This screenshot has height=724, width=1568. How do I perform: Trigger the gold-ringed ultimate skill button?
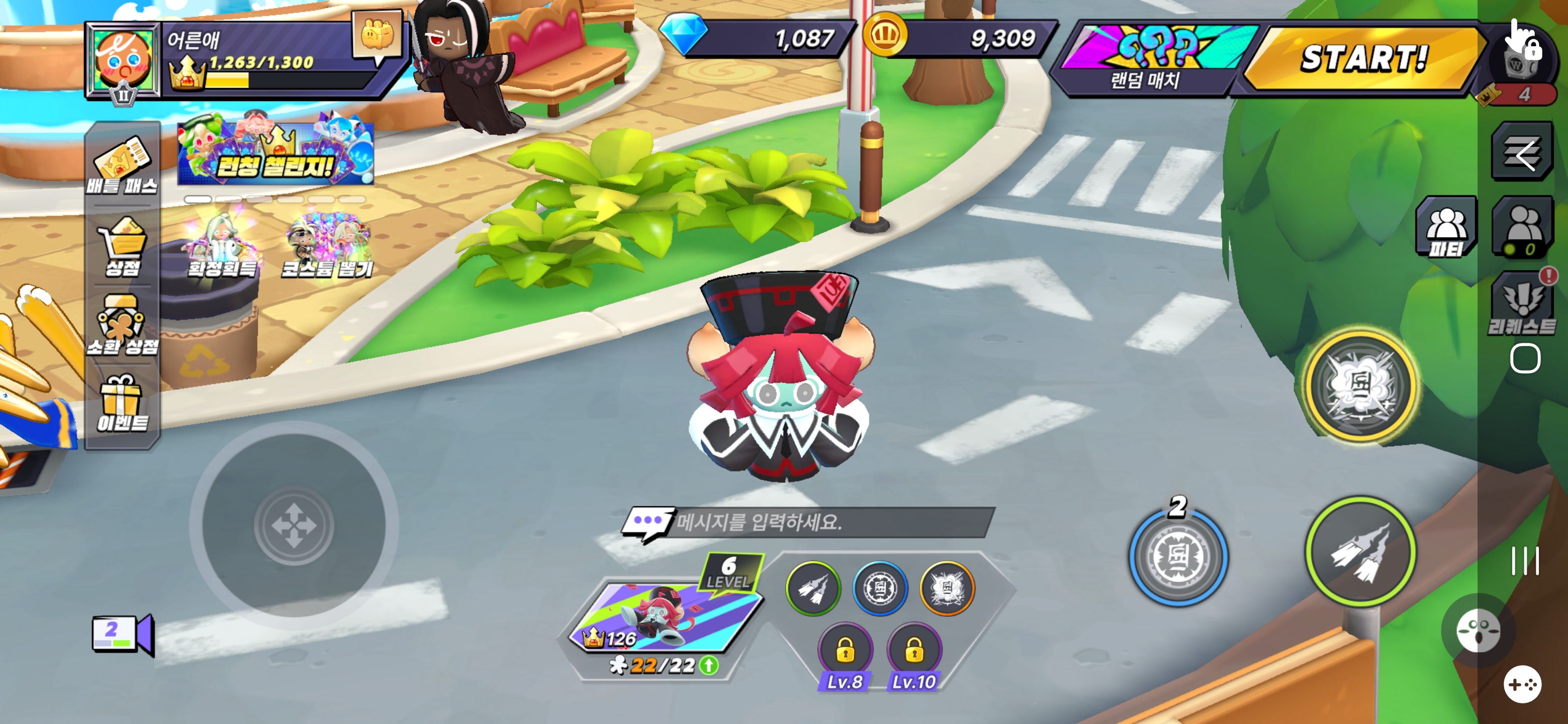[1360, 385]
